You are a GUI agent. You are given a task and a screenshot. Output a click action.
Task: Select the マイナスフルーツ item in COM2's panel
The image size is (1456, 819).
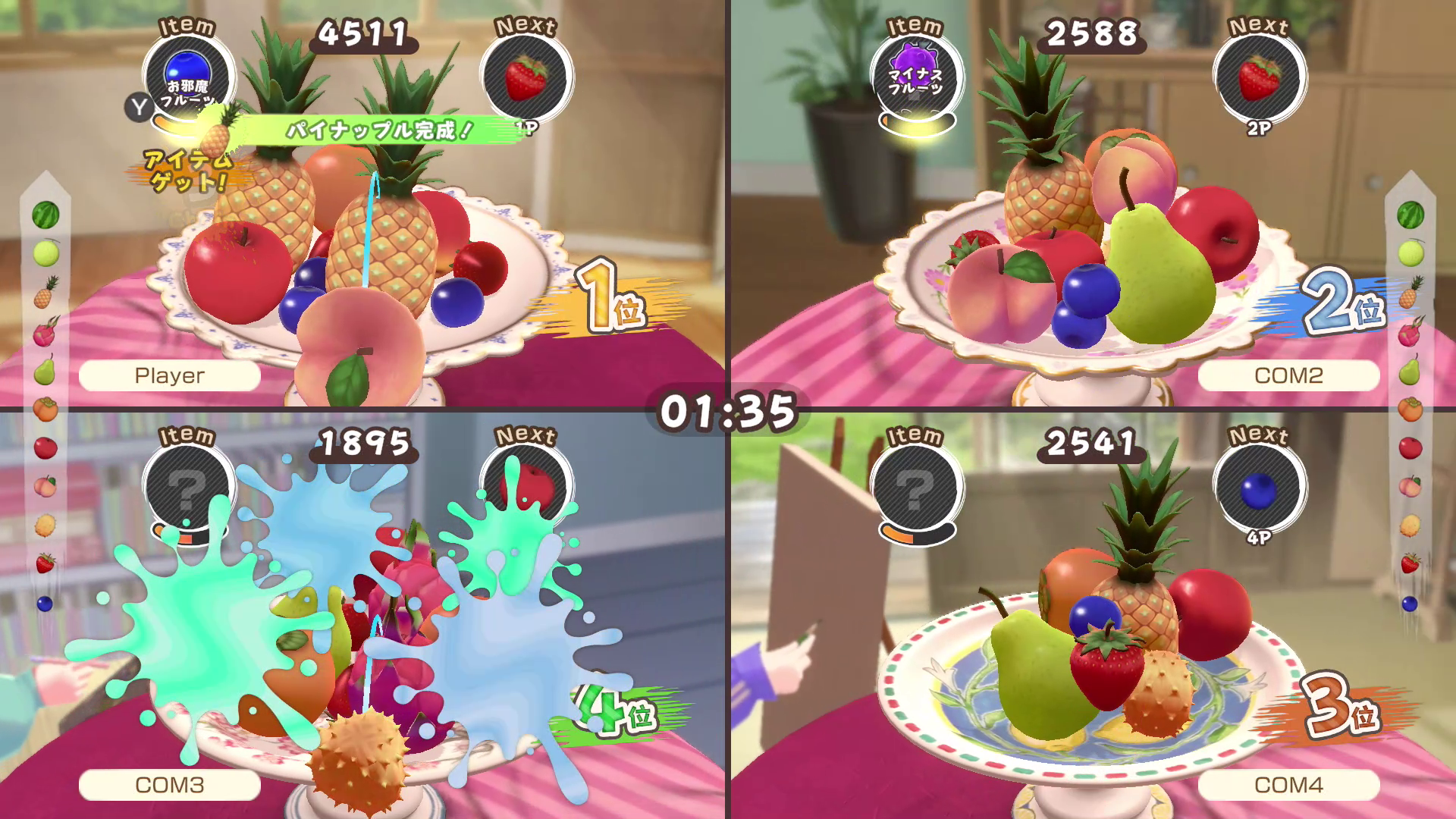point(918,76)
